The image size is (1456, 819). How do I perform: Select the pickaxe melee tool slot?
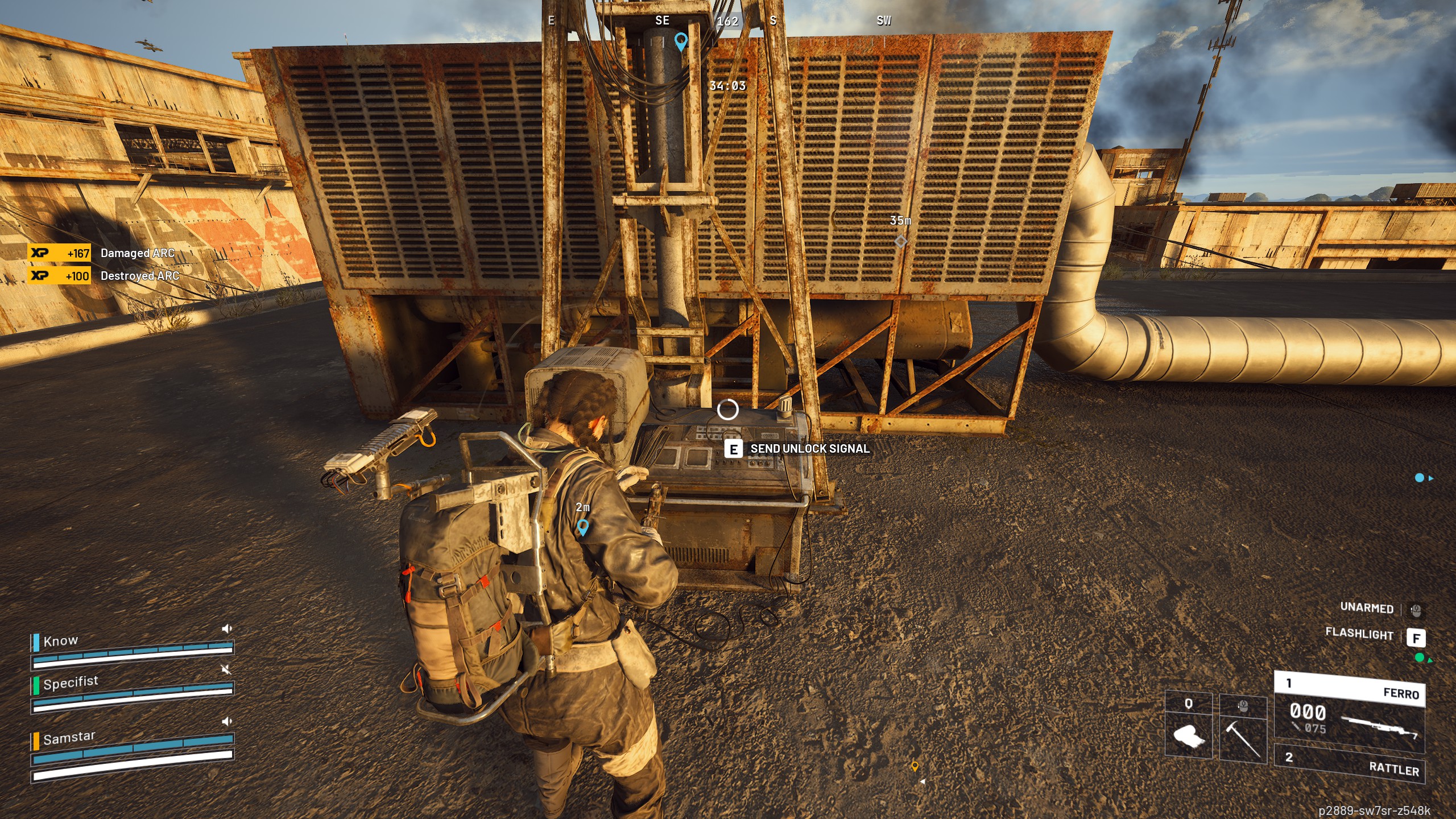point(1243,729)
